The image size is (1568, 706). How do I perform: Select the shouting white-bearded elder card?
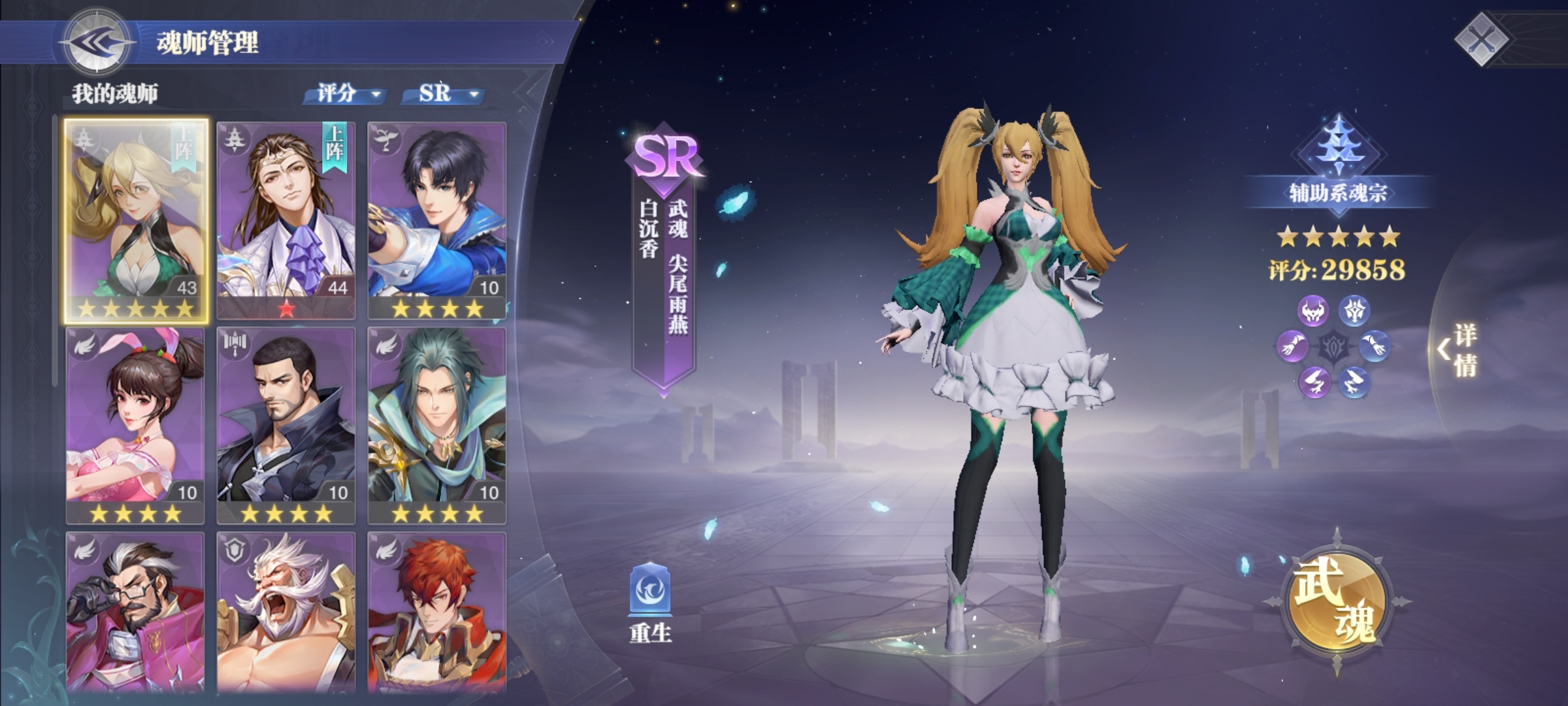point(286,611)
